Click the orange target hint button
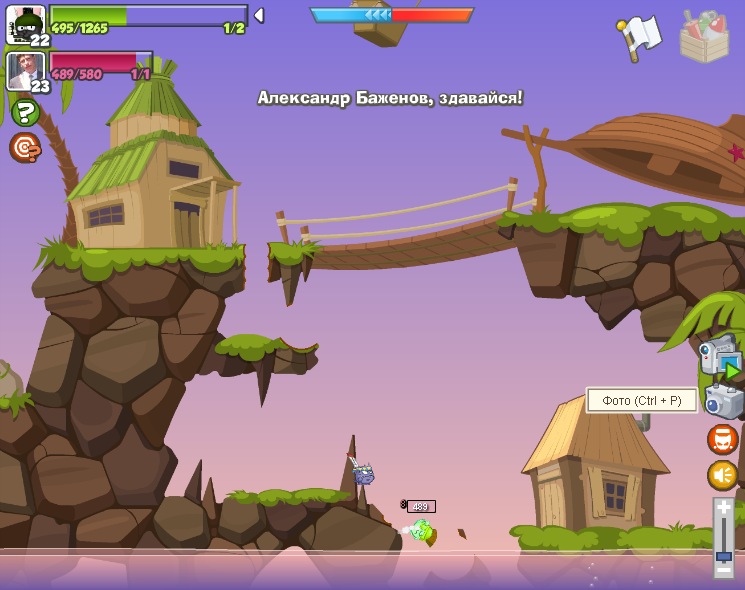745x590 pixels. click(x=25, y=148)
